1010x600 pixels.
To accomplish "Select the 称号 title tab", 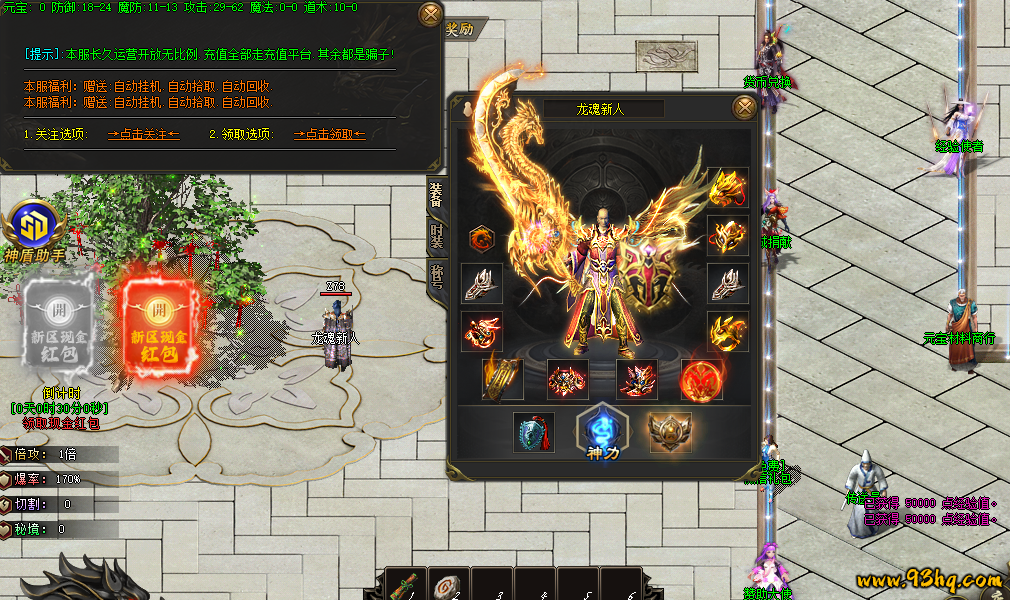I will (x=437, y=278).
